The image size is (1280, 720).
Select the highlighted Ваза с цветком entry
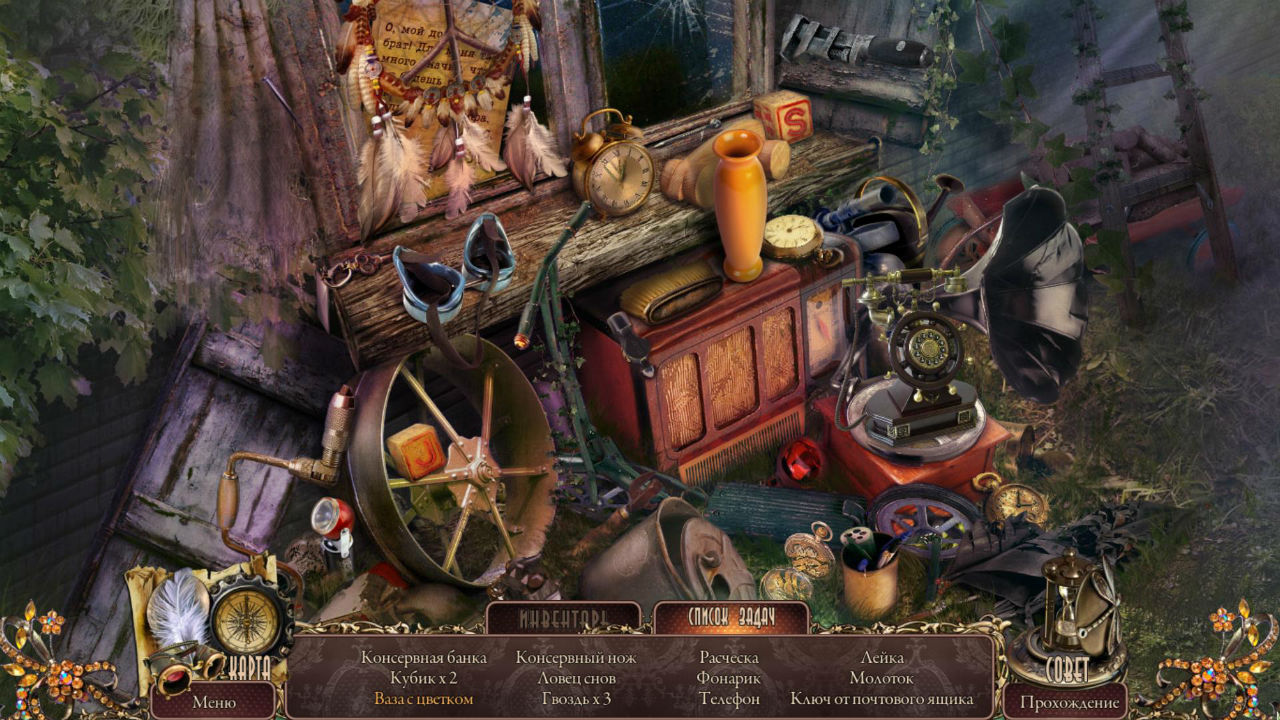point(423,699)
